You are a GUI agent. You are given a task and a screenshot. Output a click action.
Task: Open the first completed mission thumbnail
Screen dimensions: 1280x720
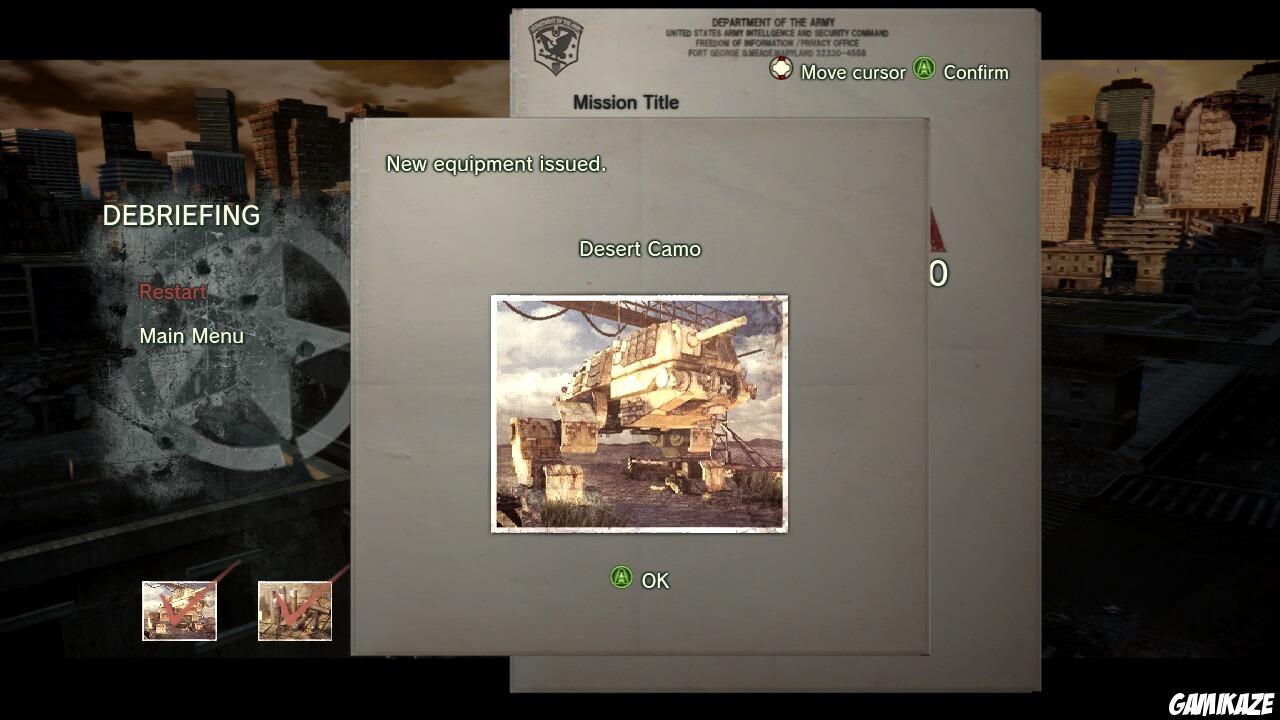point(179,612)
